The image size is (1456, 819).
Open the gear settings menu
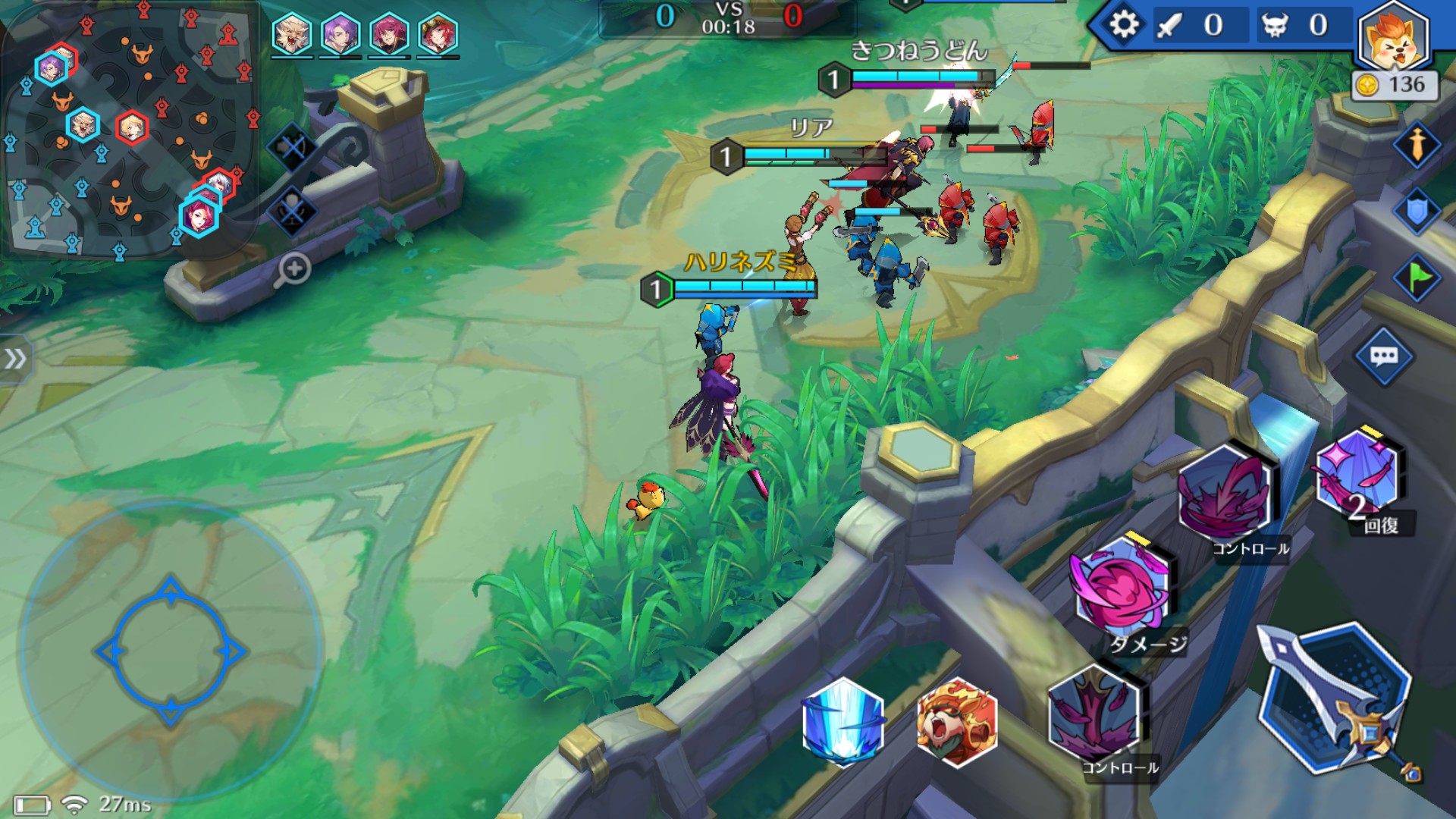point(1123,25)
